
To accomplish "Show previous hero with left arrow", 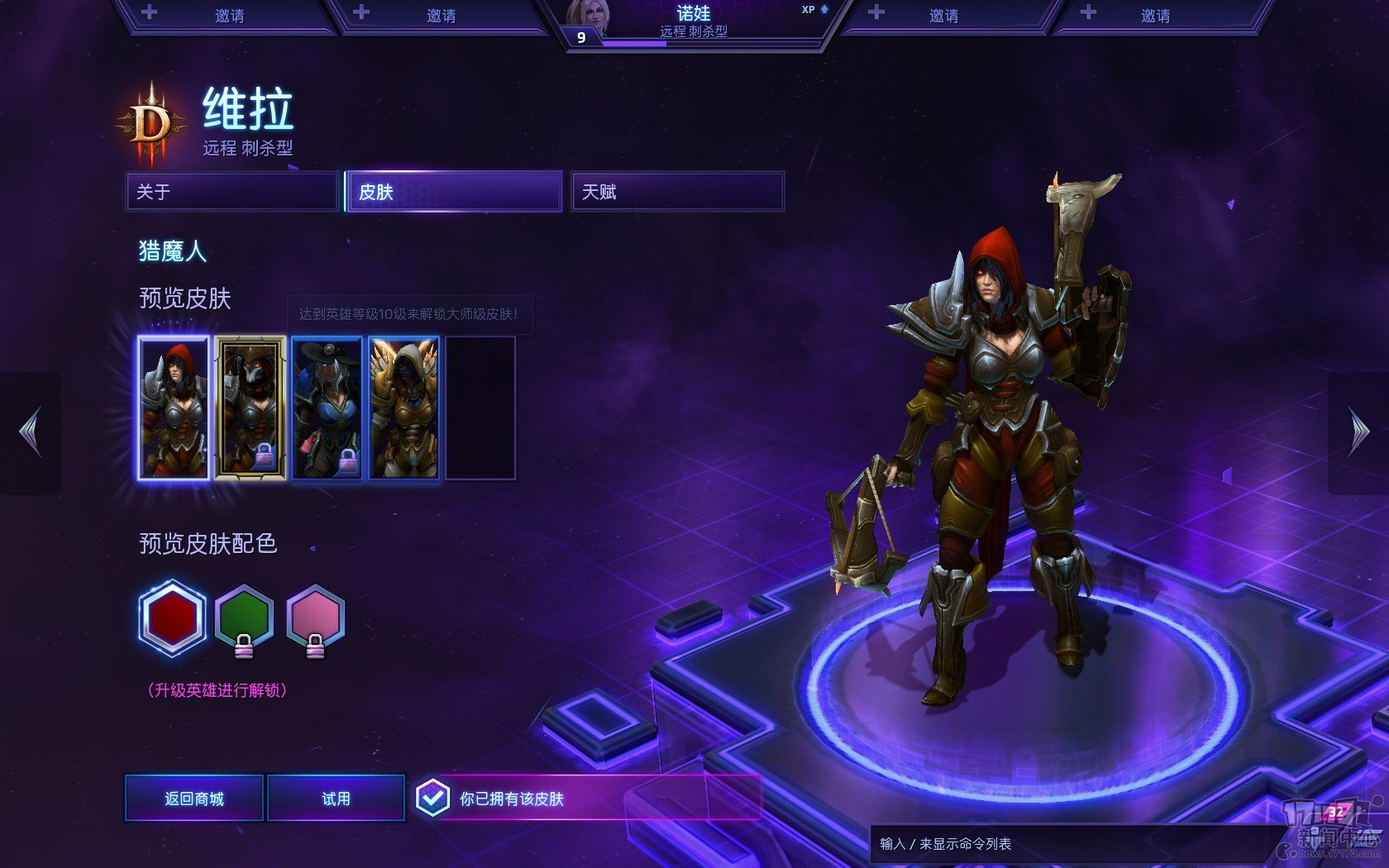I will (x=31, y=432).
